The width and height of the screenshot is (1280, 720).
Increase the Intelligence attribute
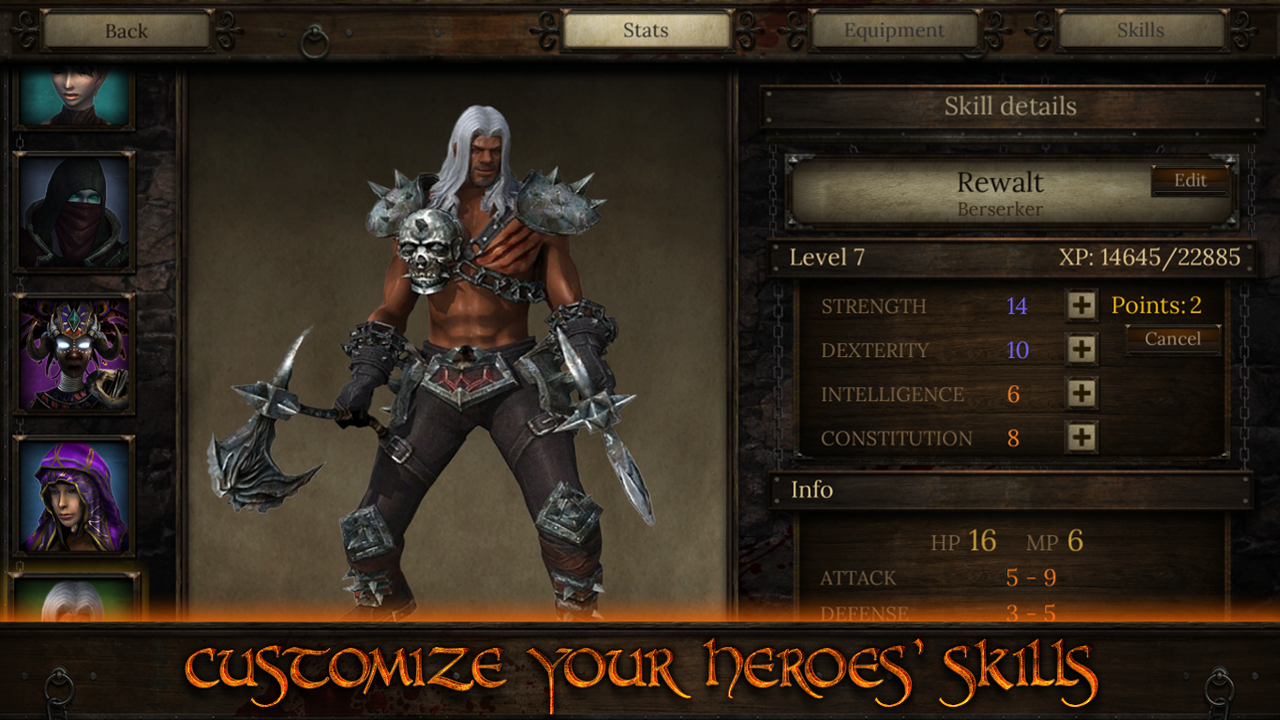(1079, 393)
